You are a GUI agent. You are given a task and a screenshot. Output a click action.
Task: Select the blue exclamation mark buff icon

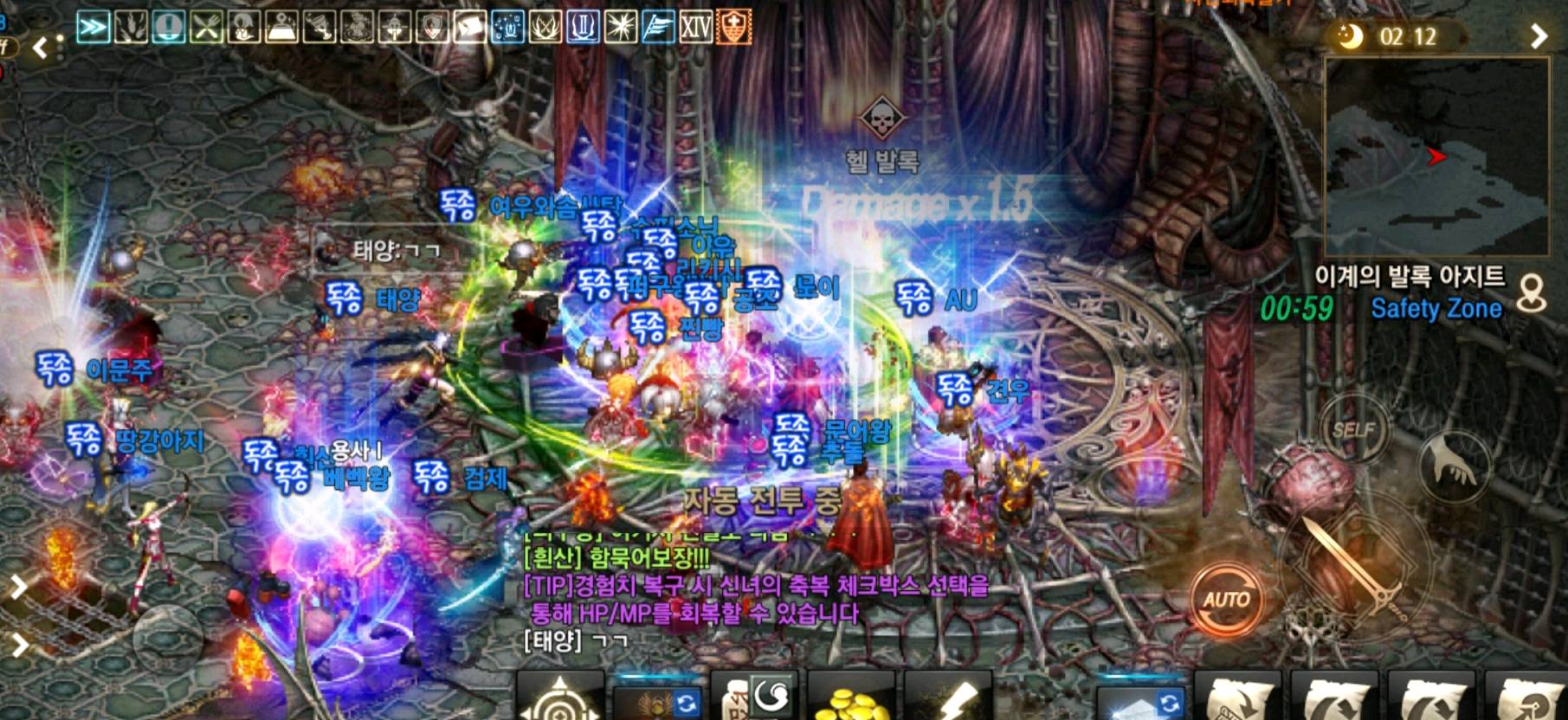pos(168,28)
